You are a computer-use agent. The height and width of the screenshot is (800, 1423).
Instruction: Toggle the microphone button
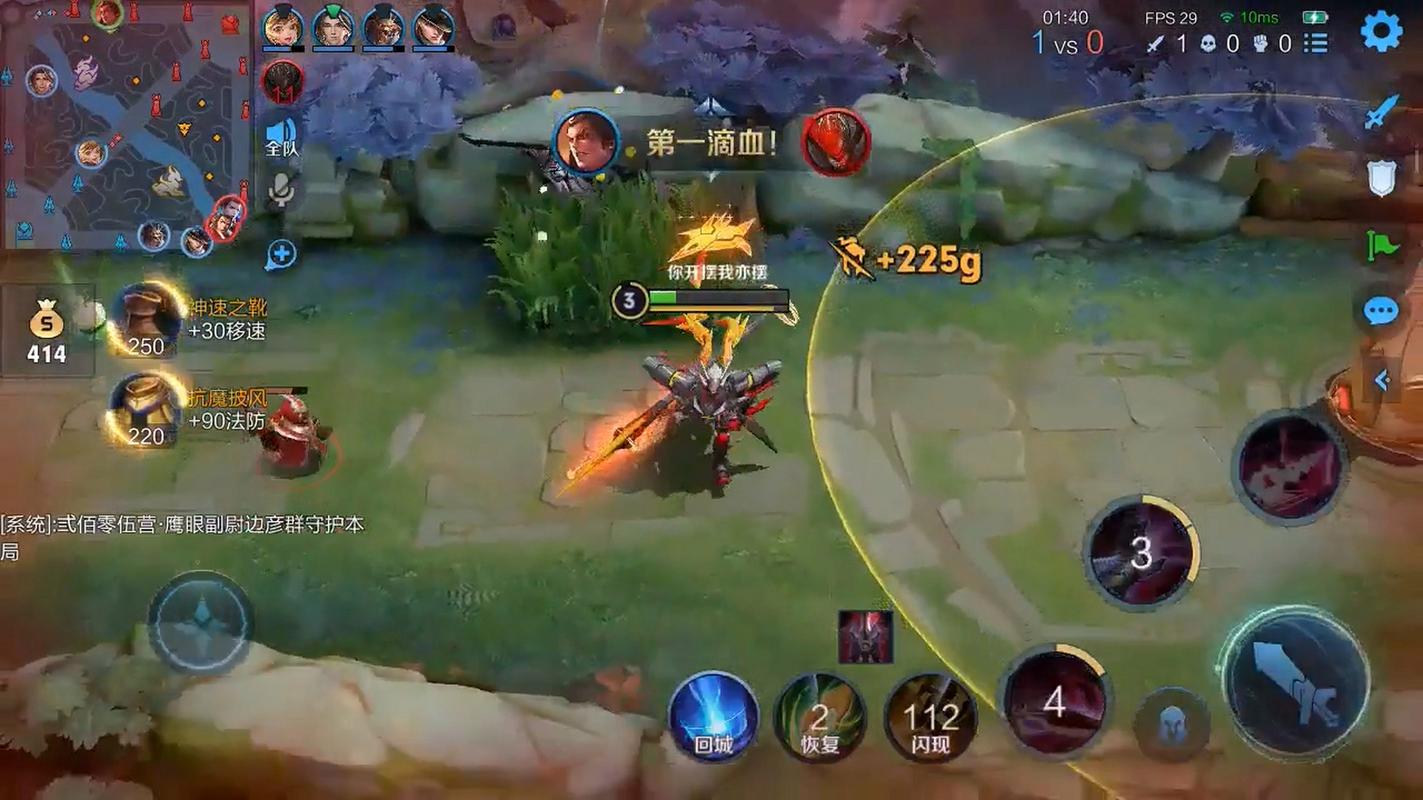pos(282,190)
